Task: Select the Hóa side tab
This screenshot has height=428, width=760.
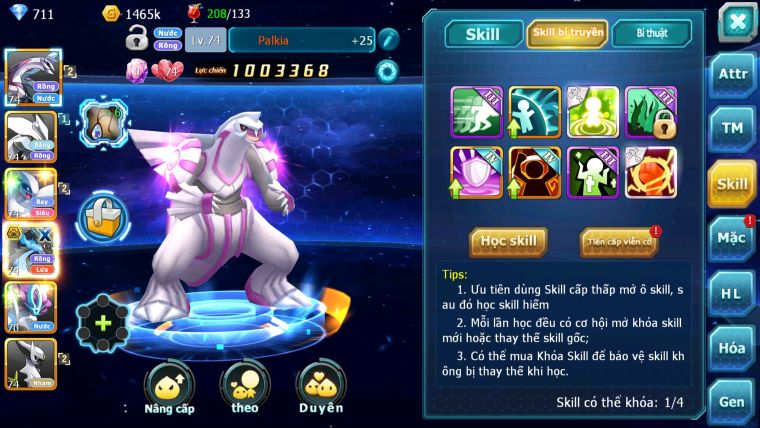Action: click(x=732, y=348)
